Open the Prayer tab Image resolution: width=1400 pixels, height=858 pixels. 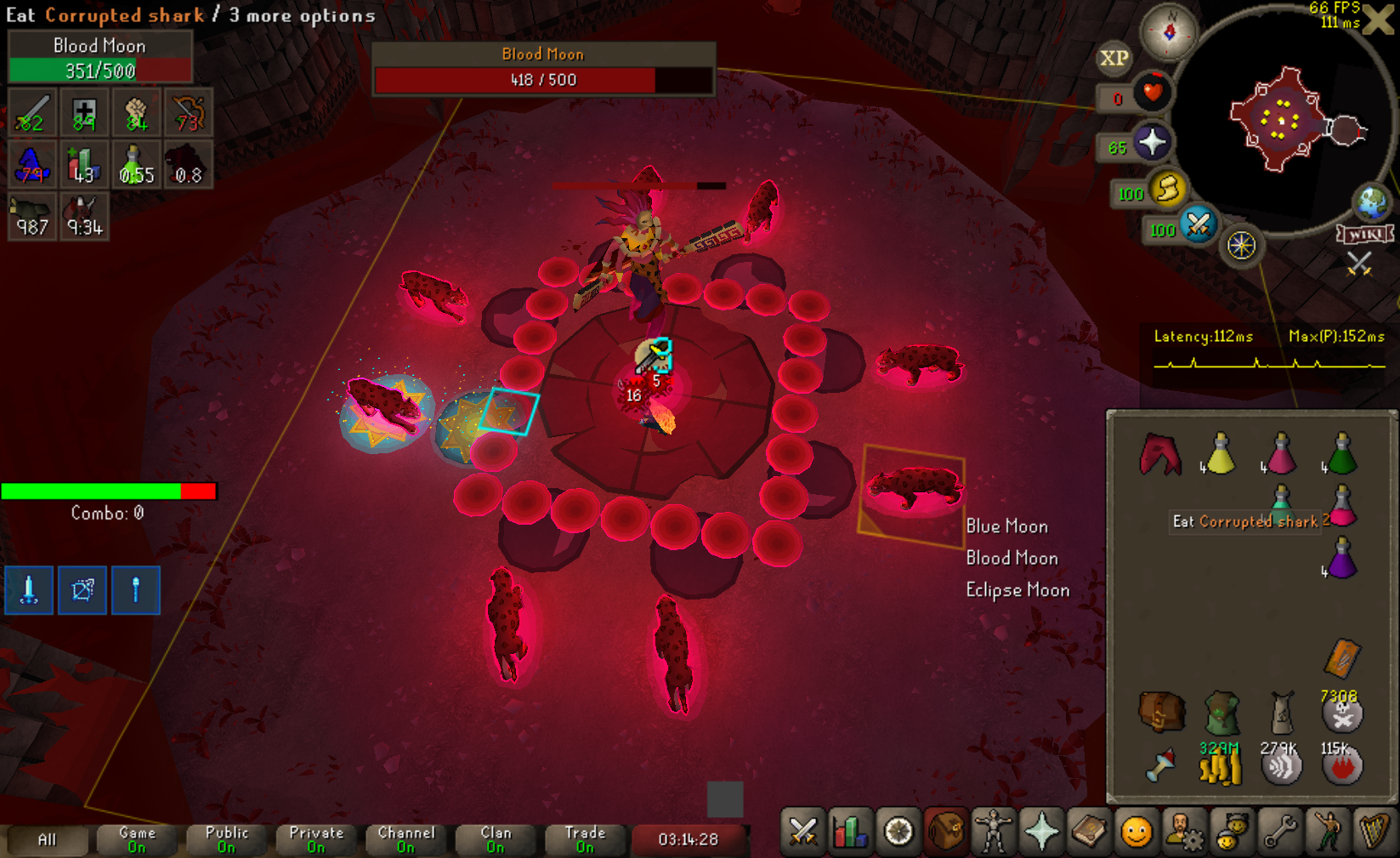1040,832
